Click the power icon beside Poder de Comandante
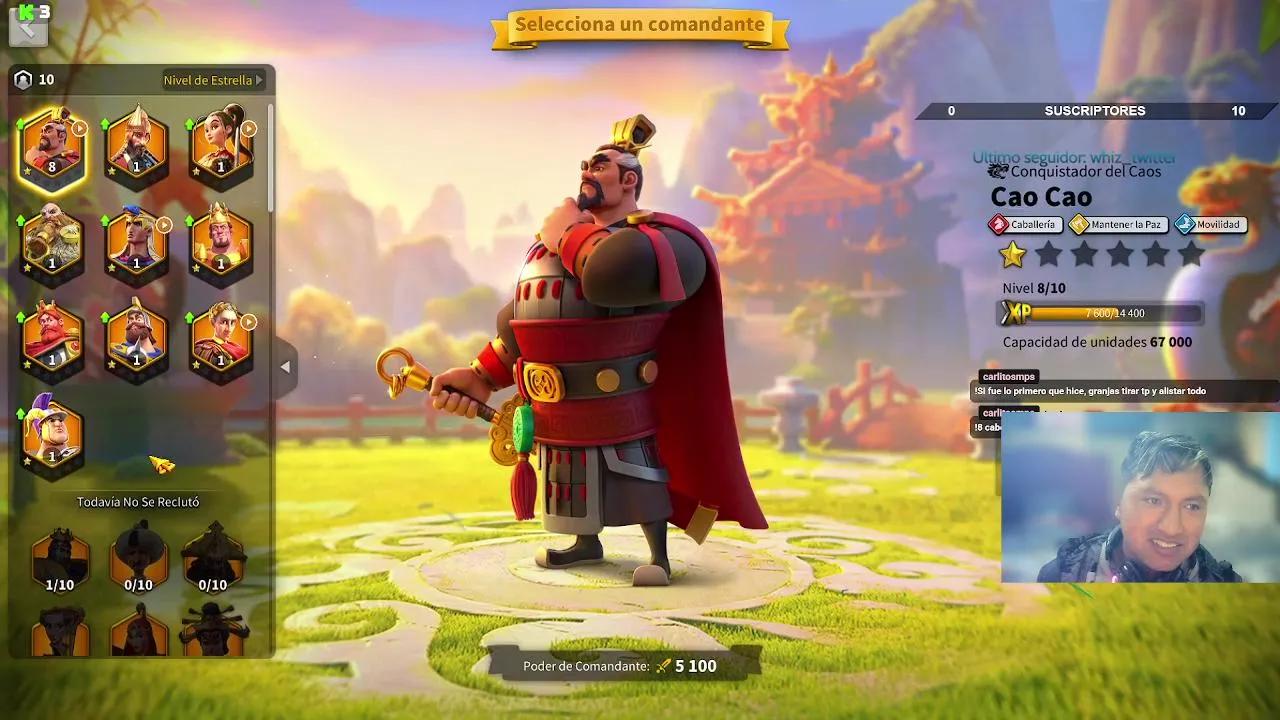This screenshot has width=1280, height=720. click(664, 663)
